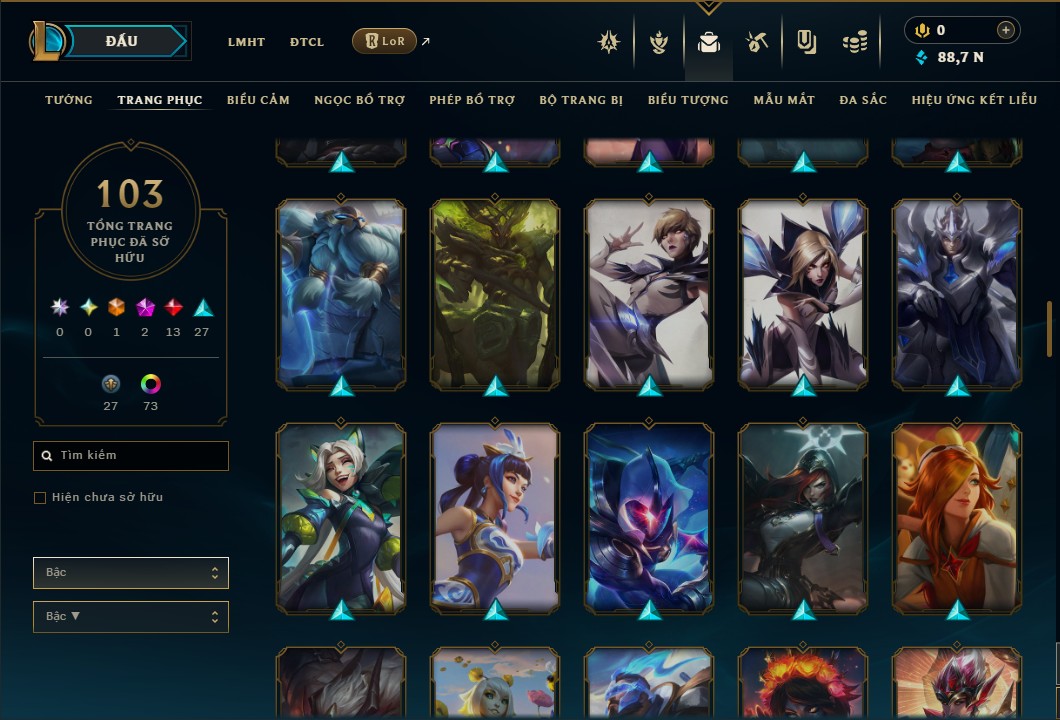Select the NGỌC BỔ TRỢ tab
The image size is (1060, 720).
click(x=359, y=100)
